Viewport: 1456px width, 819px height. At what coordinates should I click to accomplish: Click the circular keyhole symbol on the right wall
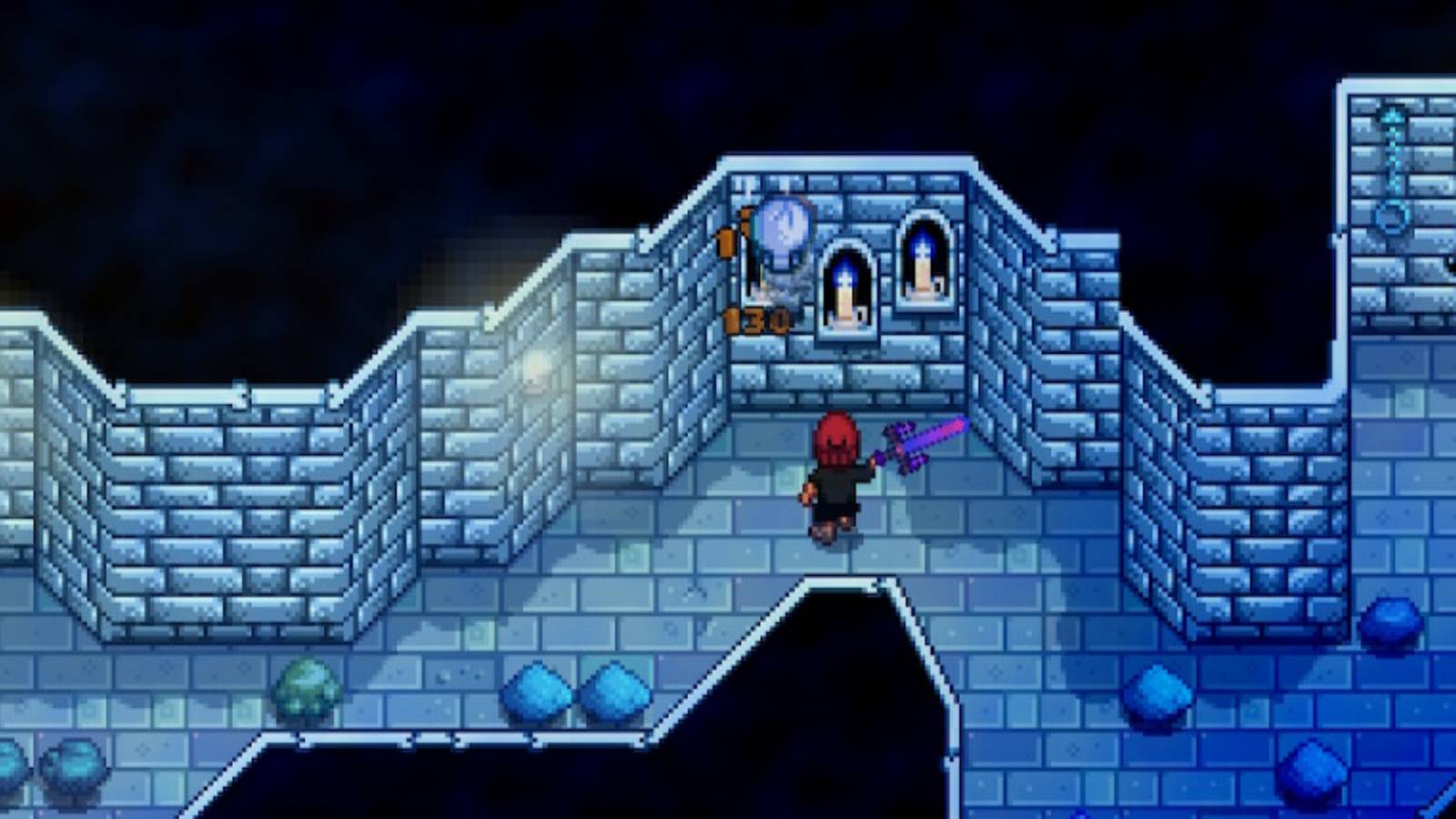click(1390, 218)
